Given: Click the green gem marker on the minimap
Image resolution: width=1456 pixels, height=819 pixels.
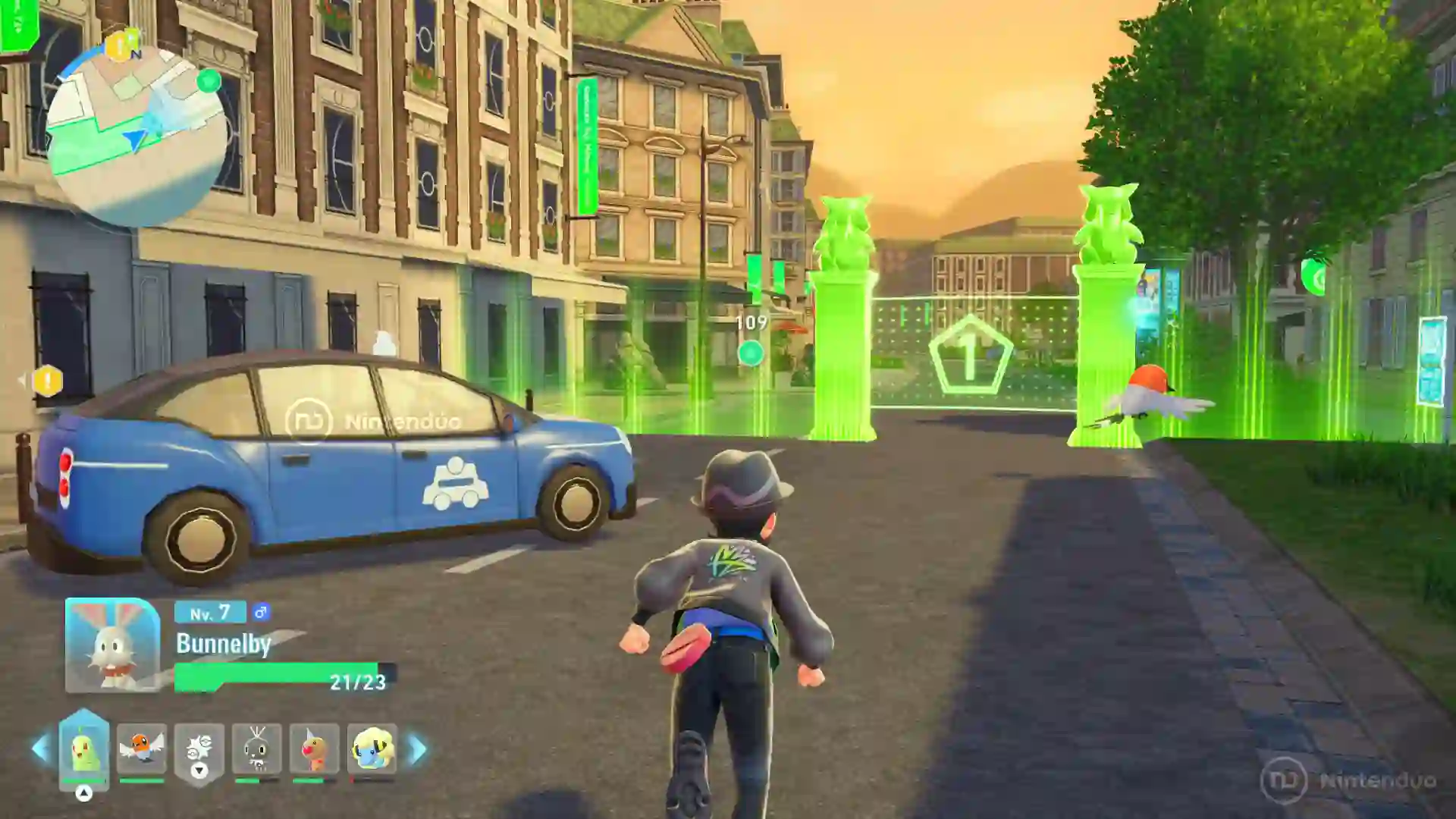Looking at the screenshot, I should 209,81.
